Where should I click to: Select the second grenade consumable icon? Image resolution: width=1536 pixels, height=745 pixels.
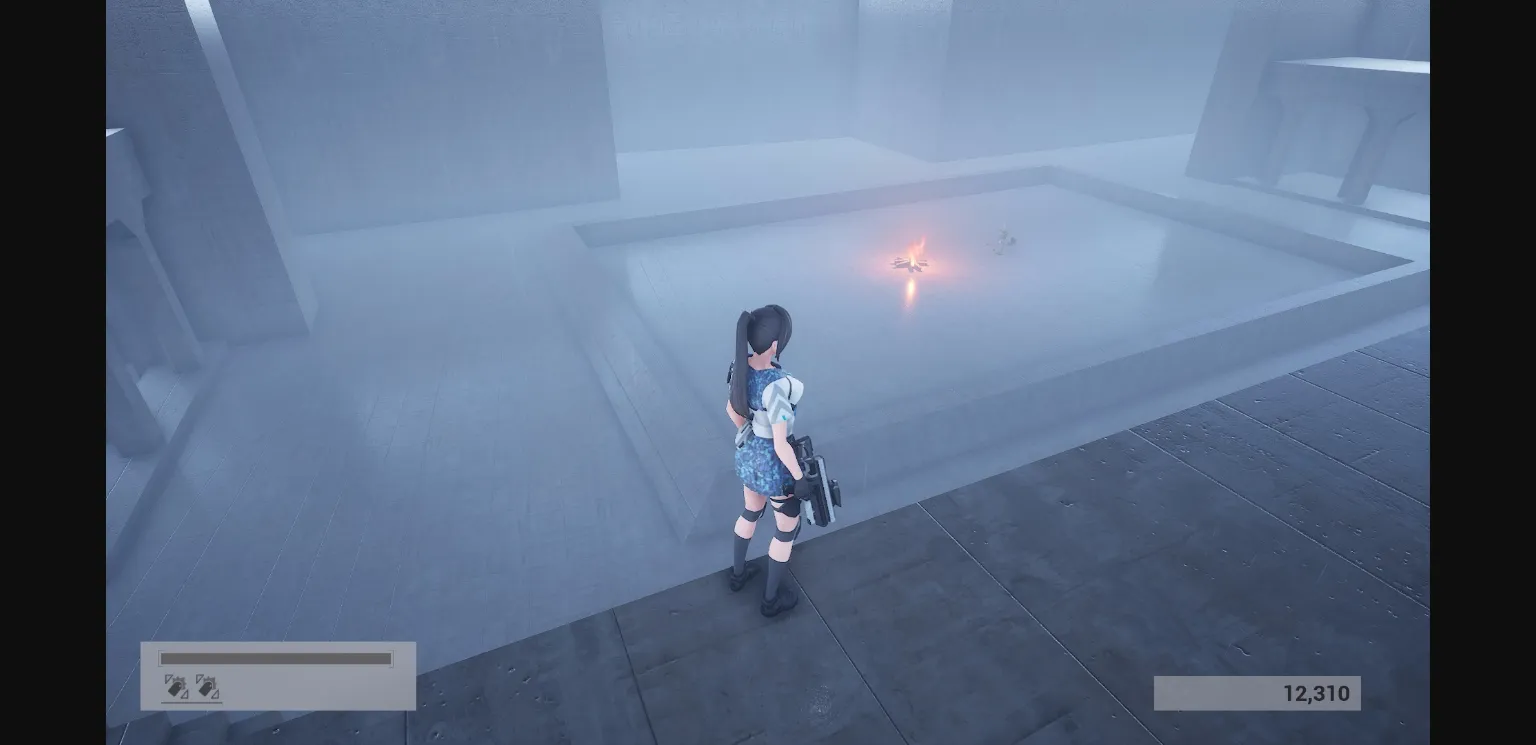[207, 685]
